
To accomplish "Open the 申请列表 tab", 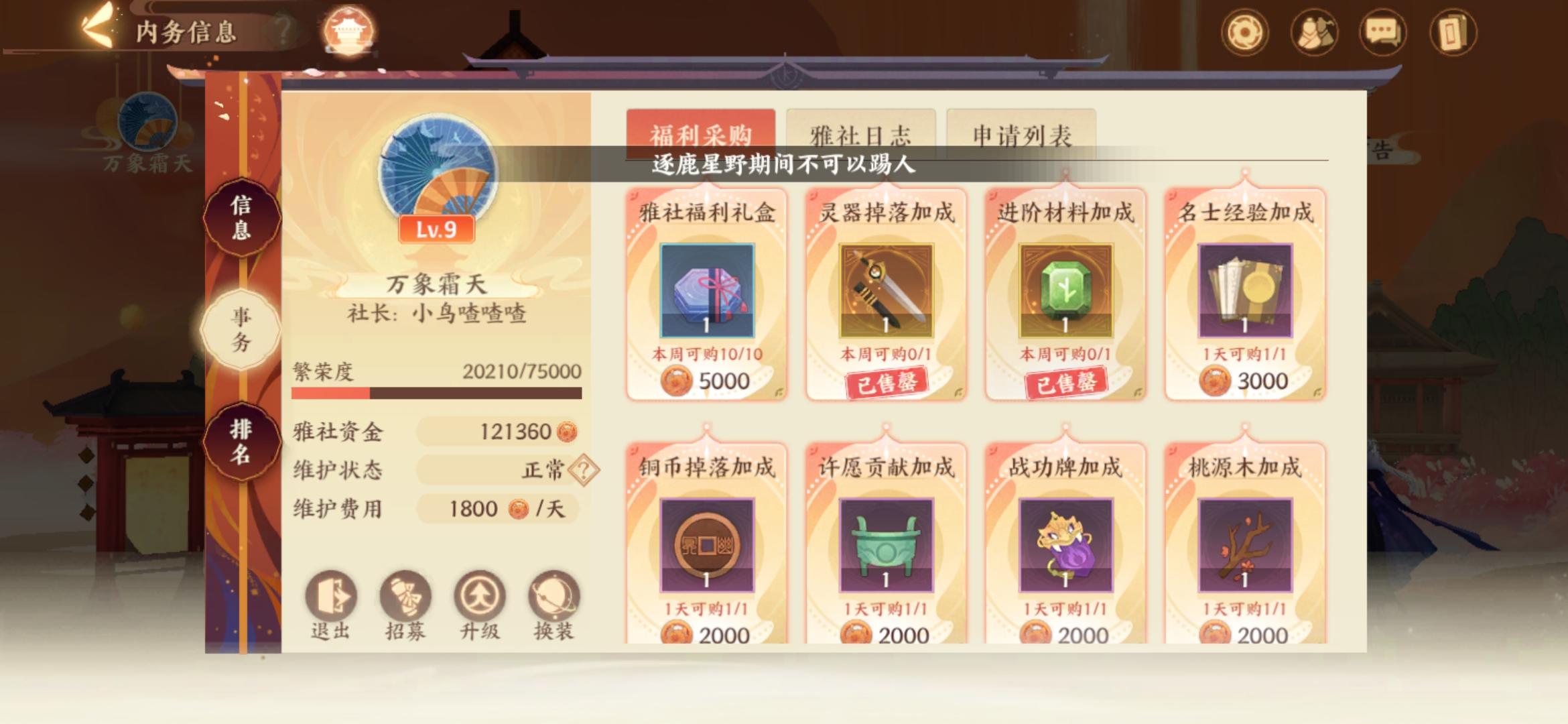I will (1020, 133).
